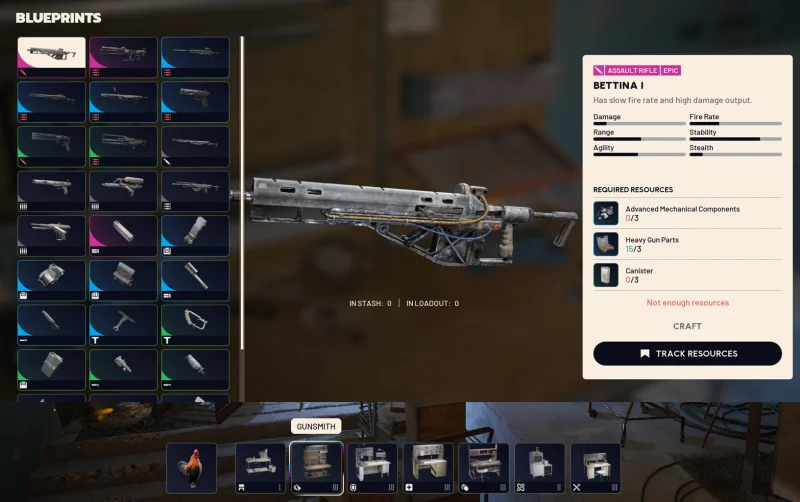Choose the crossed-tools utility station
This screenshot has height=502, width=800.
(x=595, y=468)
